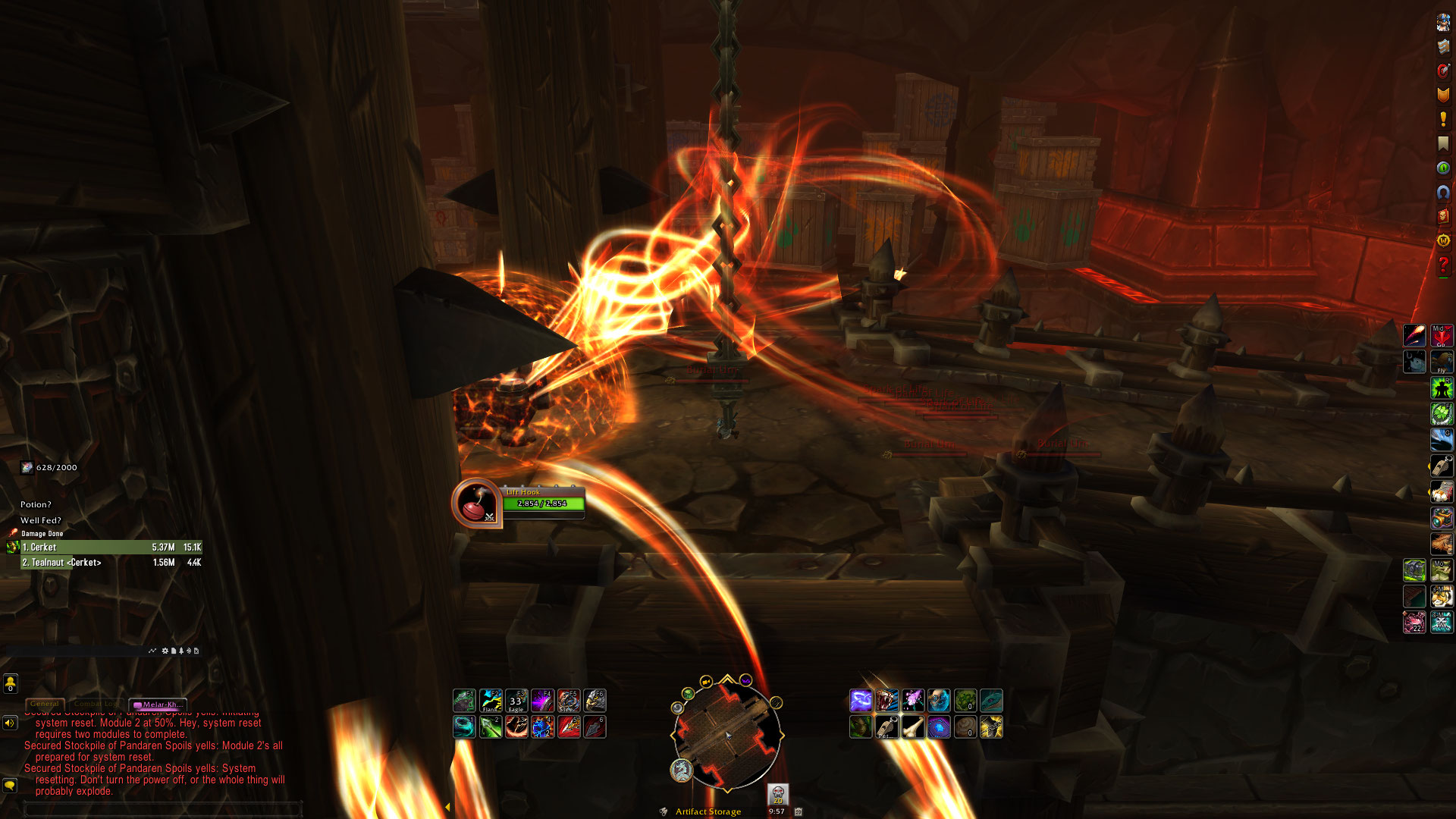Select Tealnaut's row in the damage meter
This screenshot has width=1456, height=819.
point(111,563)
